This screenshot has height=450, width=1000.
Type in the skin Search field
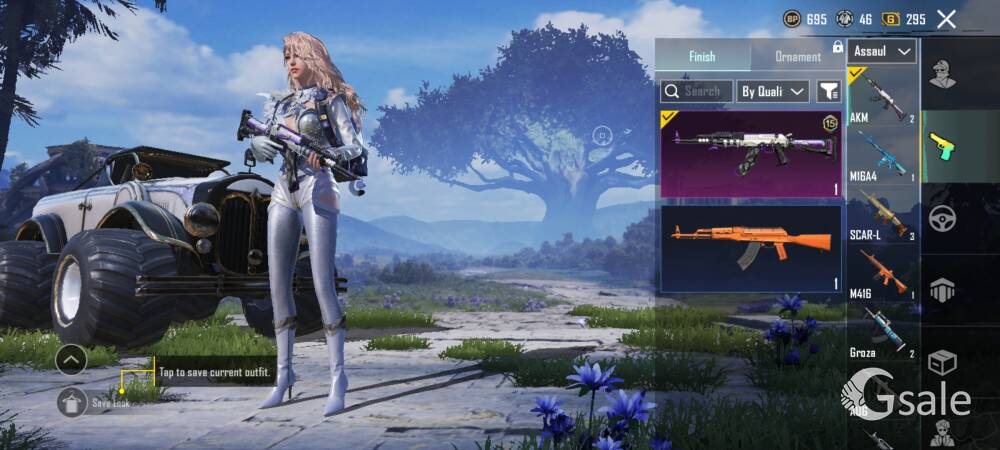coord(697,91)
